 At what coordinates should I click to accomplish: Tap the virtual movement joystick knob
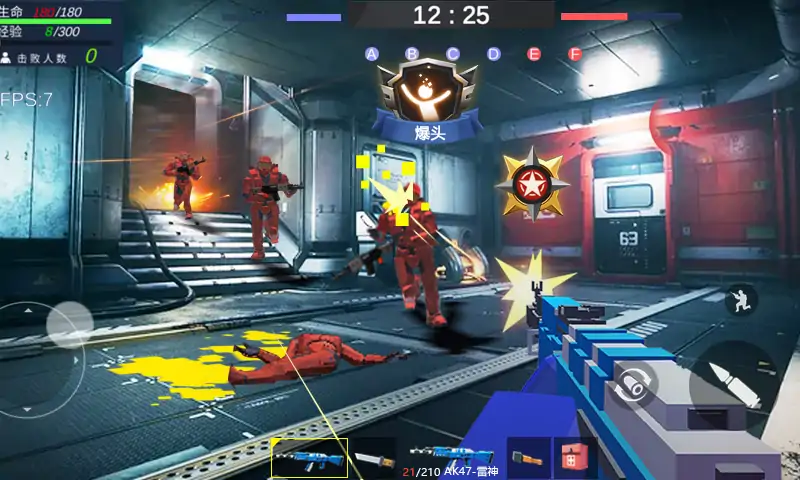69,323
